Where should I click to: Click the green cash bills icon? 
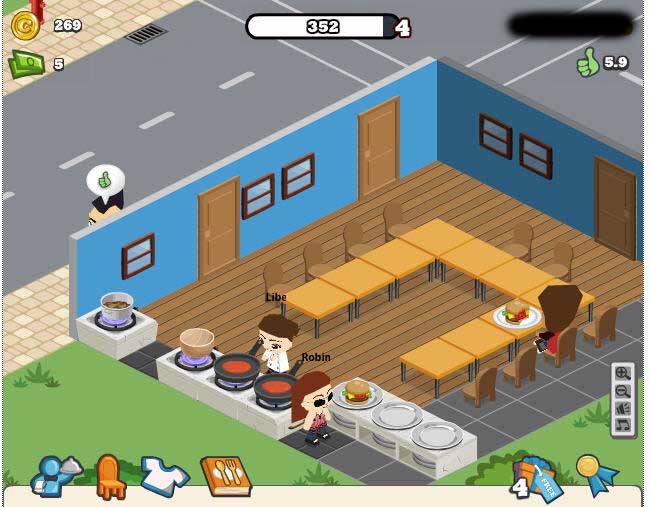coord(25,64)
